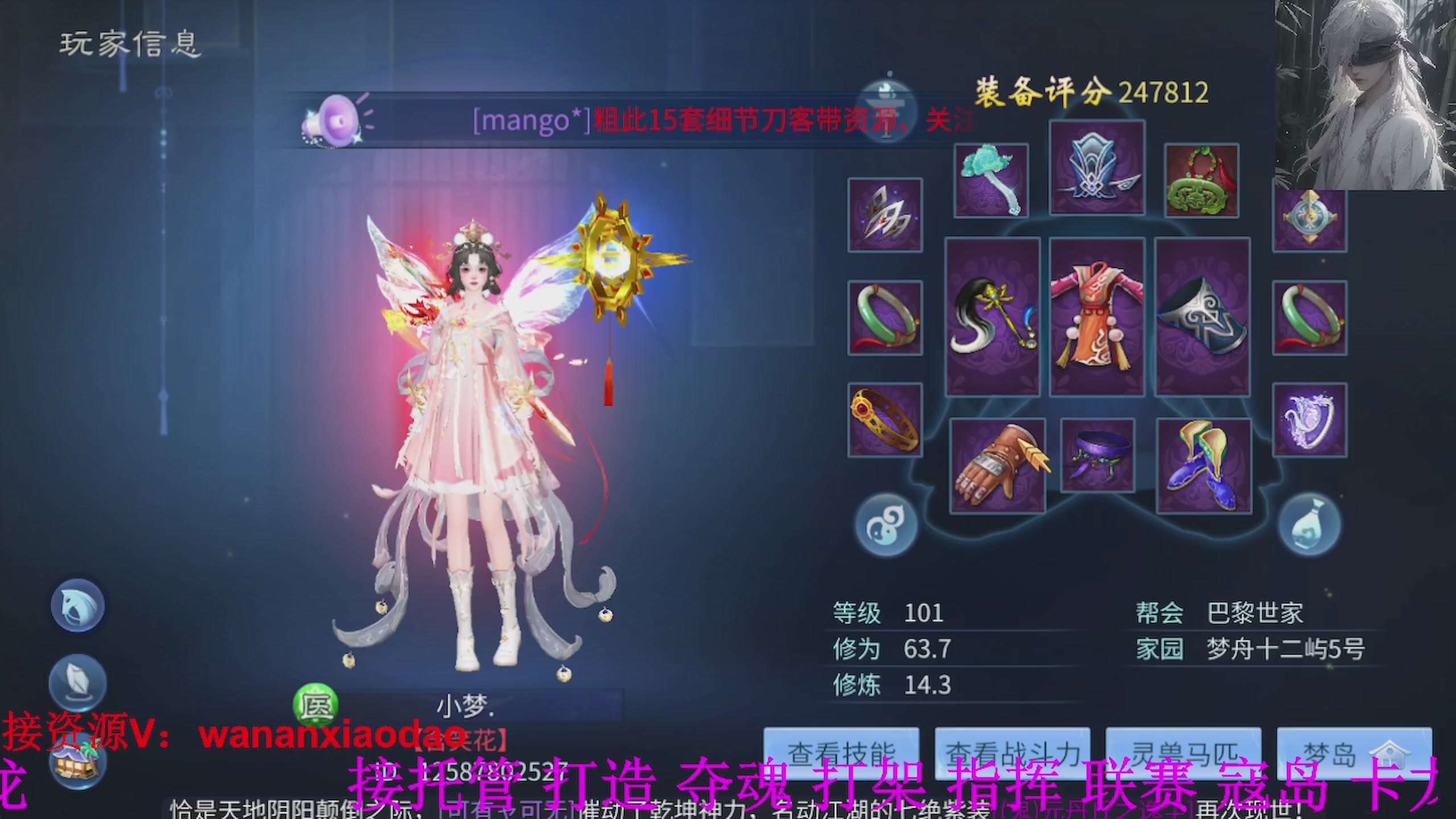
Task: Click the jade bracelet slot on the right
Action: pyautogui.click(x=1308, y=318)
